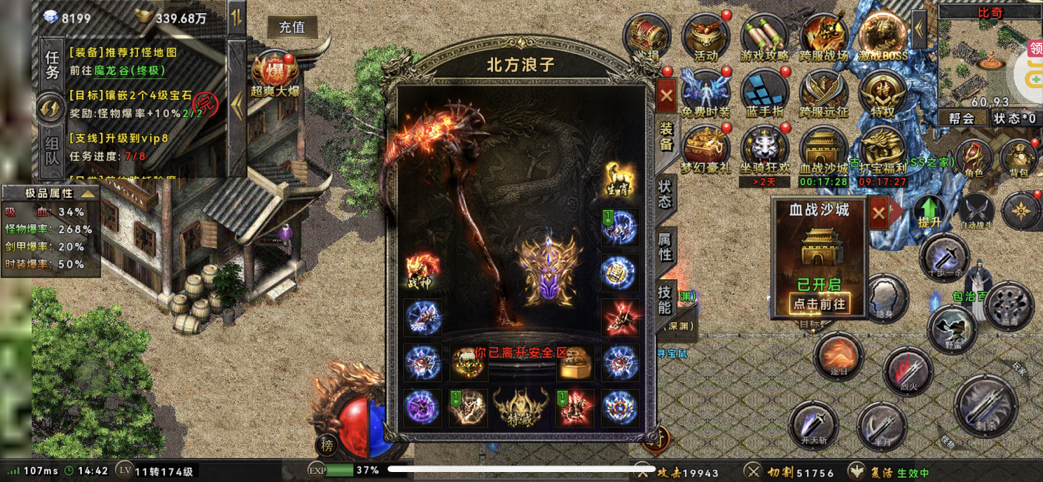The width and height of the screenshot is (1043, 482).
Task: Click the 帮会 guild button
Action: point(961,118)
